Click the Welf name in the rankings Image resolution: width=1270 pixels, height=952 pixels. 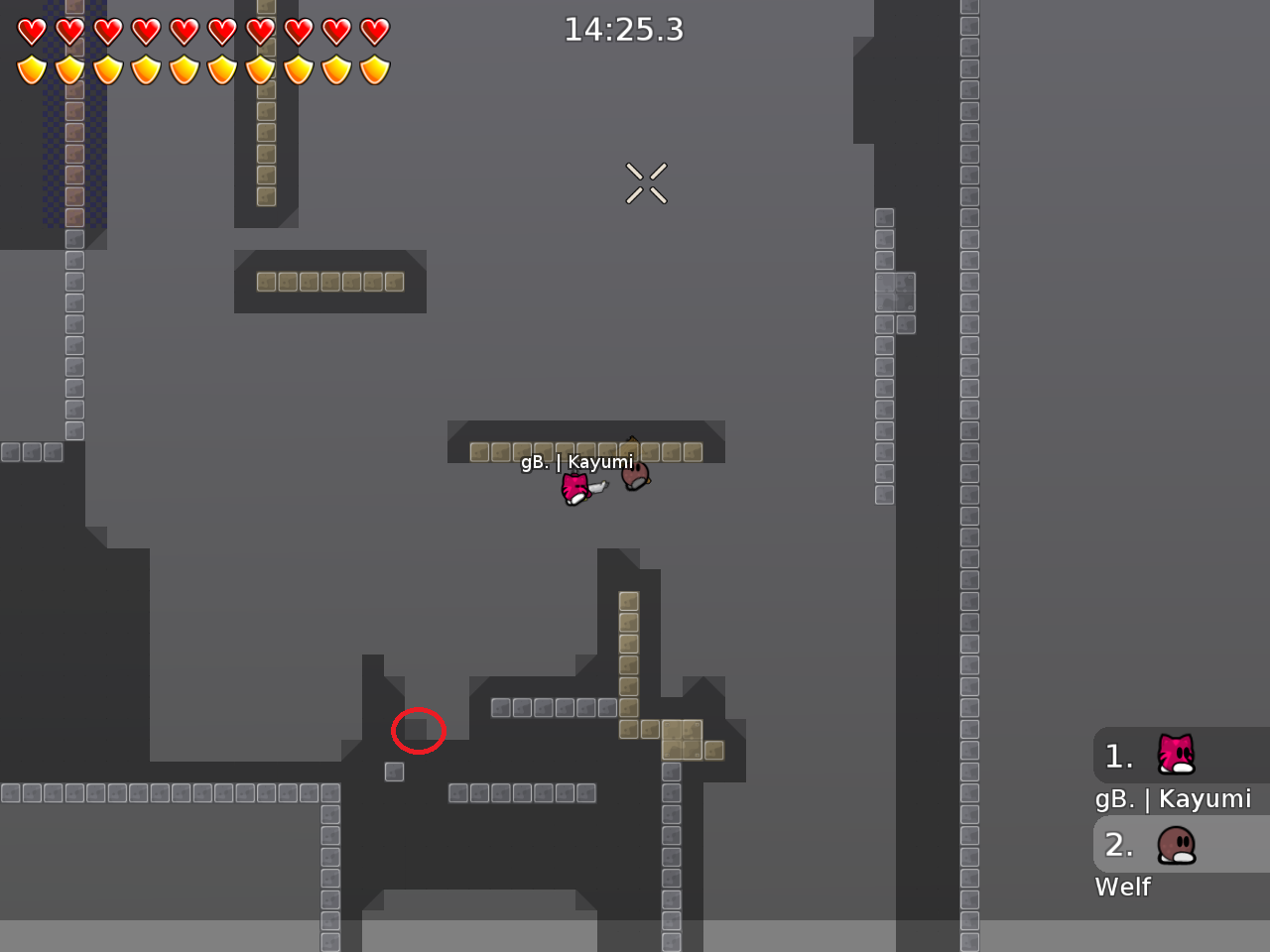click(1122, 888)
